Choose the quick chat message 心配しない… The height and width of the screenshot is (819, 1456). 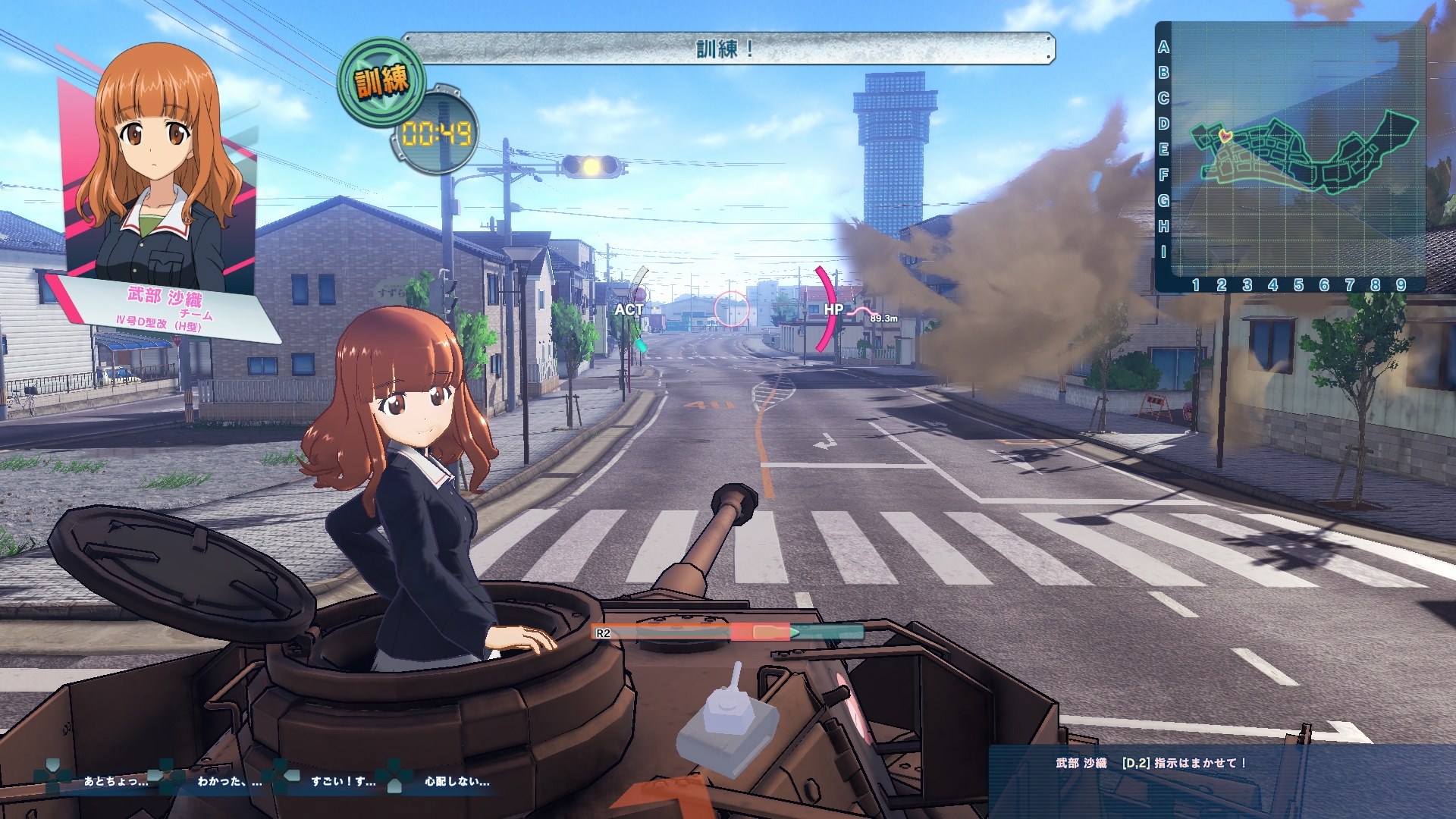457,781
